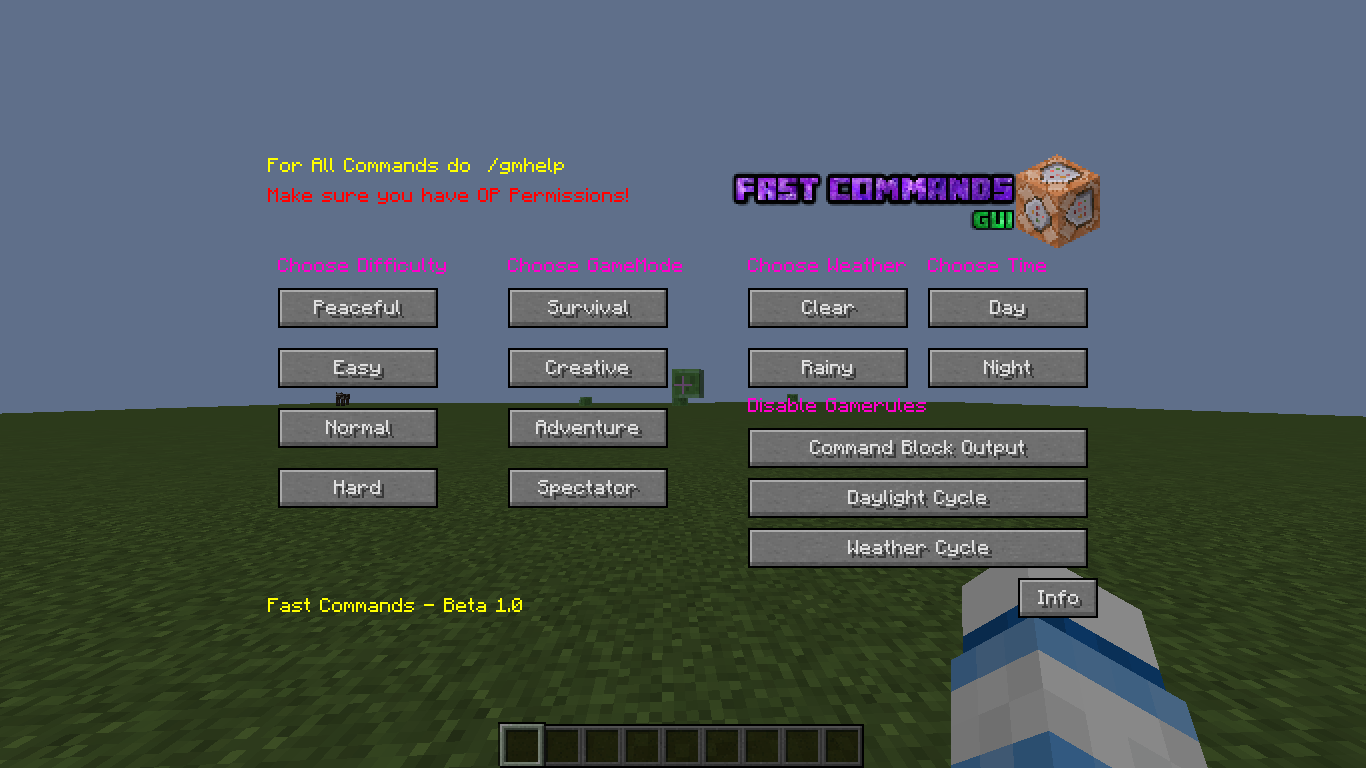
Task: Switch gamemode to Adventure
Action: [x=587, y=428]
